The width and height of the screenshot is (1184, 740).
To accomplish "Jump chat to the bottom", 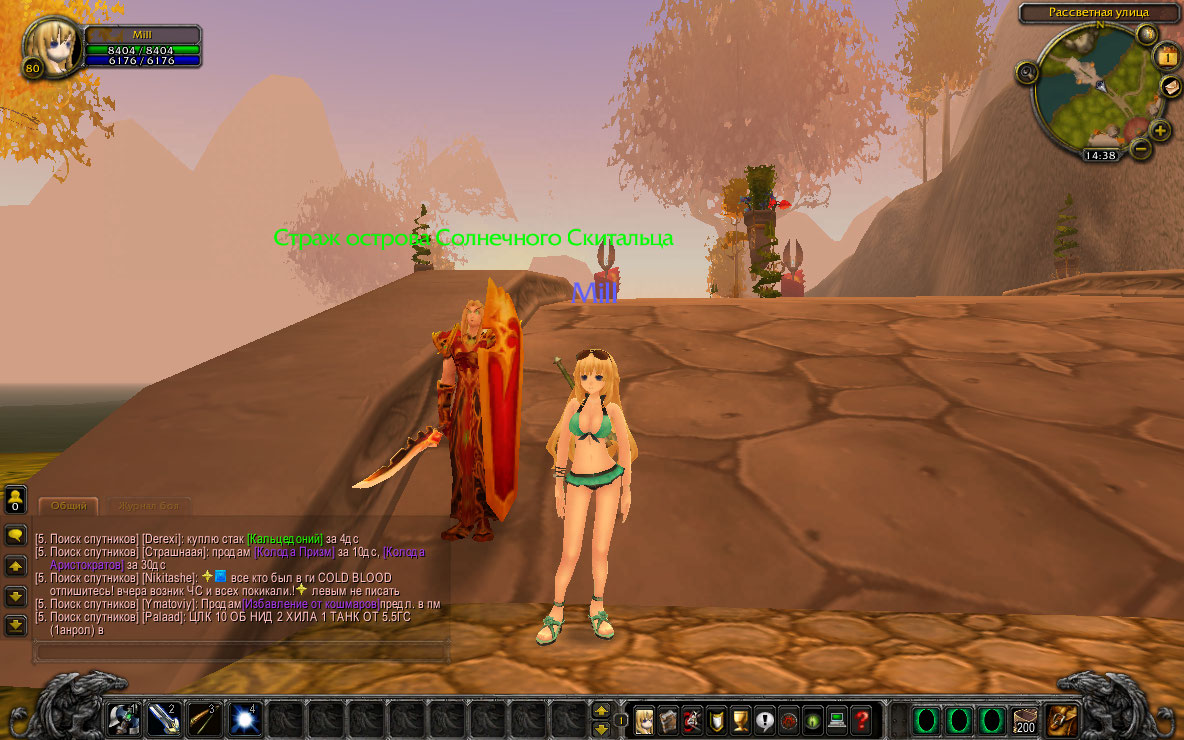I will pos(15,625).
